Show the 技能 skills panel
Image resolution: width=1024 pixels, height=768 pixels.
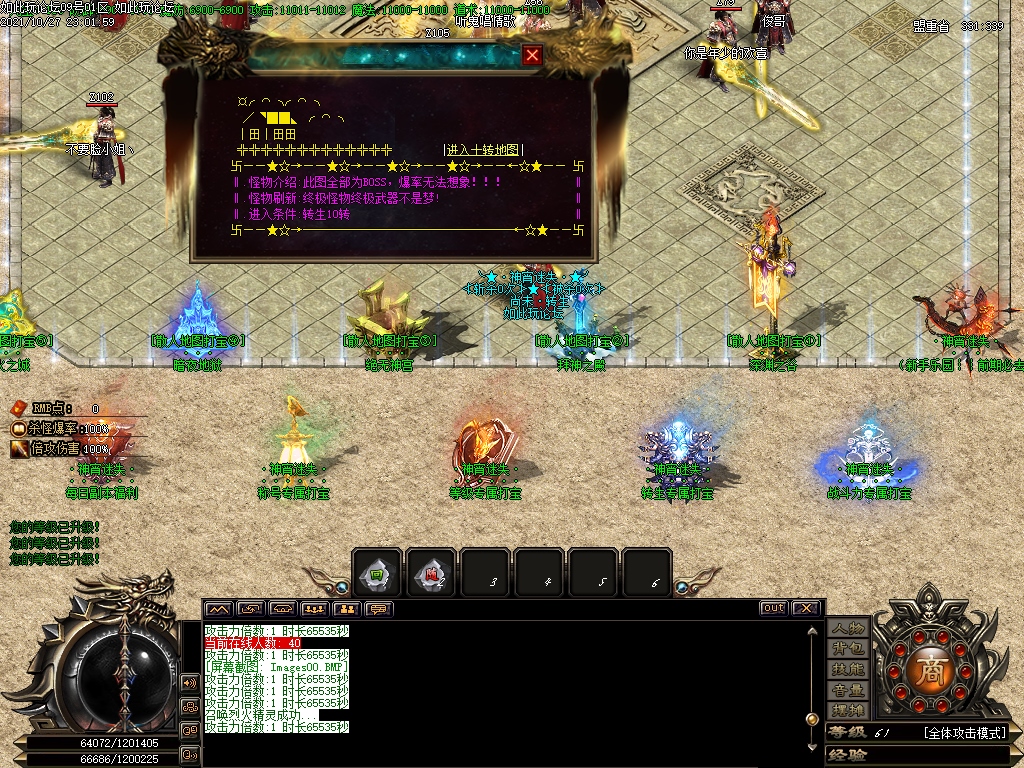pos(847,669)
